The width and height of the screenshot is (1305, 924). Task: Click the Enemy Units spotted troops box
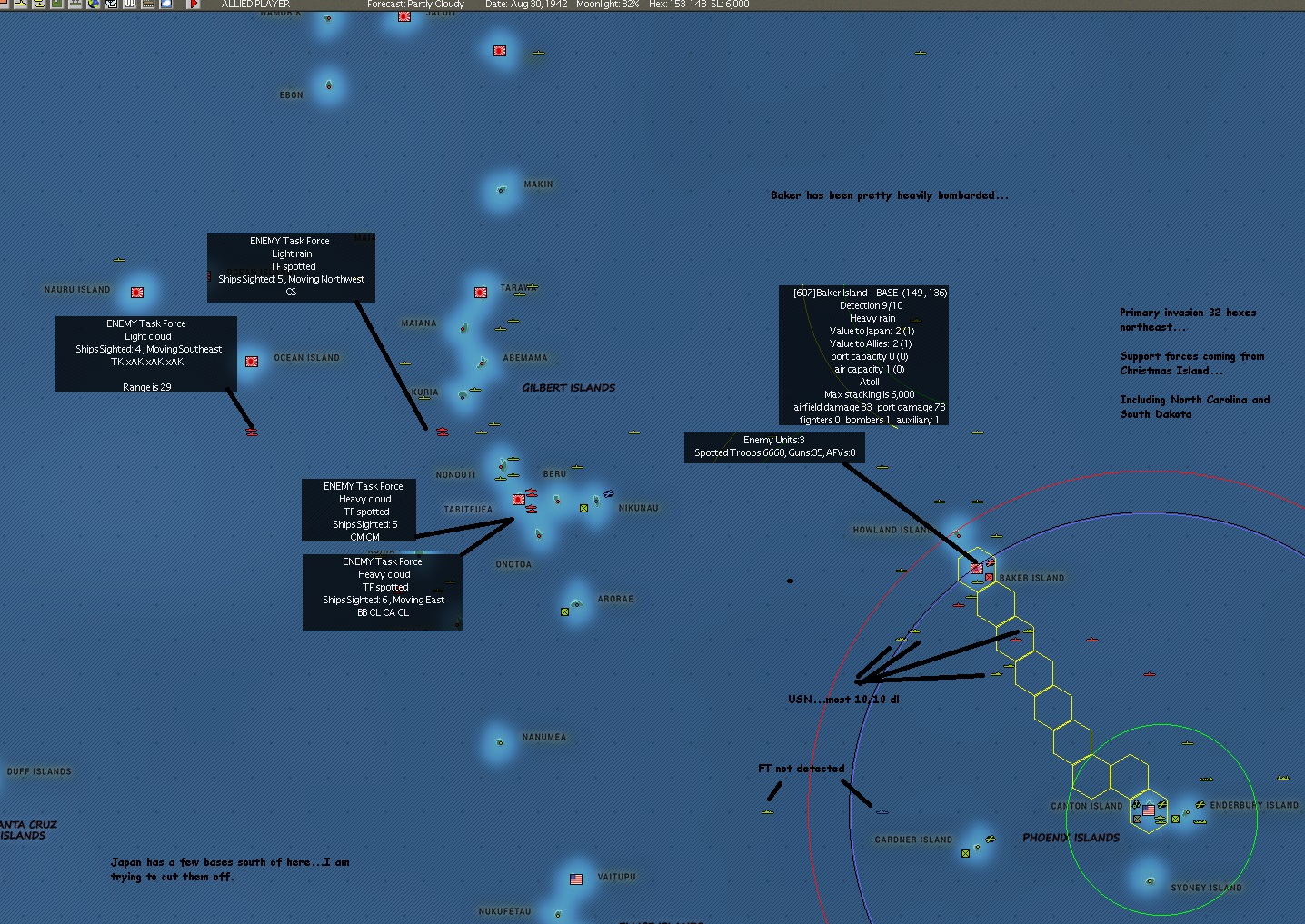click(773, 447)
